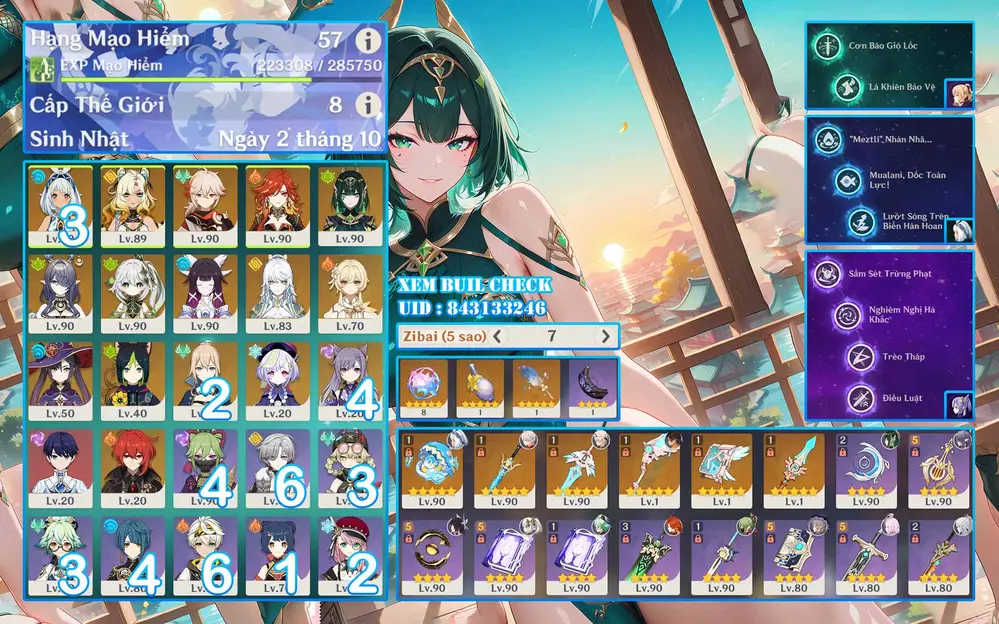The image size is (999, 624).
Task: Choose the Lv.70 blonde traveler portrait
Action: tap(350, 294)
